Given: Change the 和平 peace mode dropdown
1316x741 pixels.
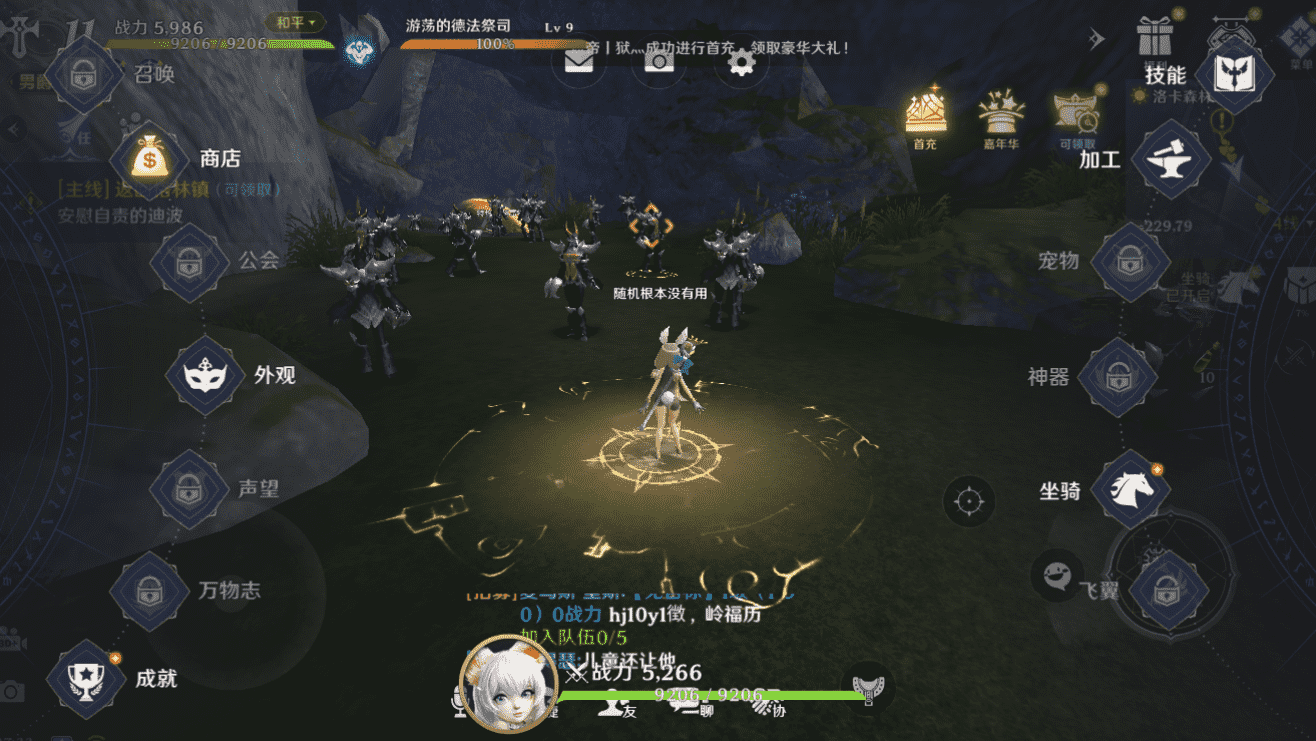Looking at the screenshot, I should click(296, 21).
